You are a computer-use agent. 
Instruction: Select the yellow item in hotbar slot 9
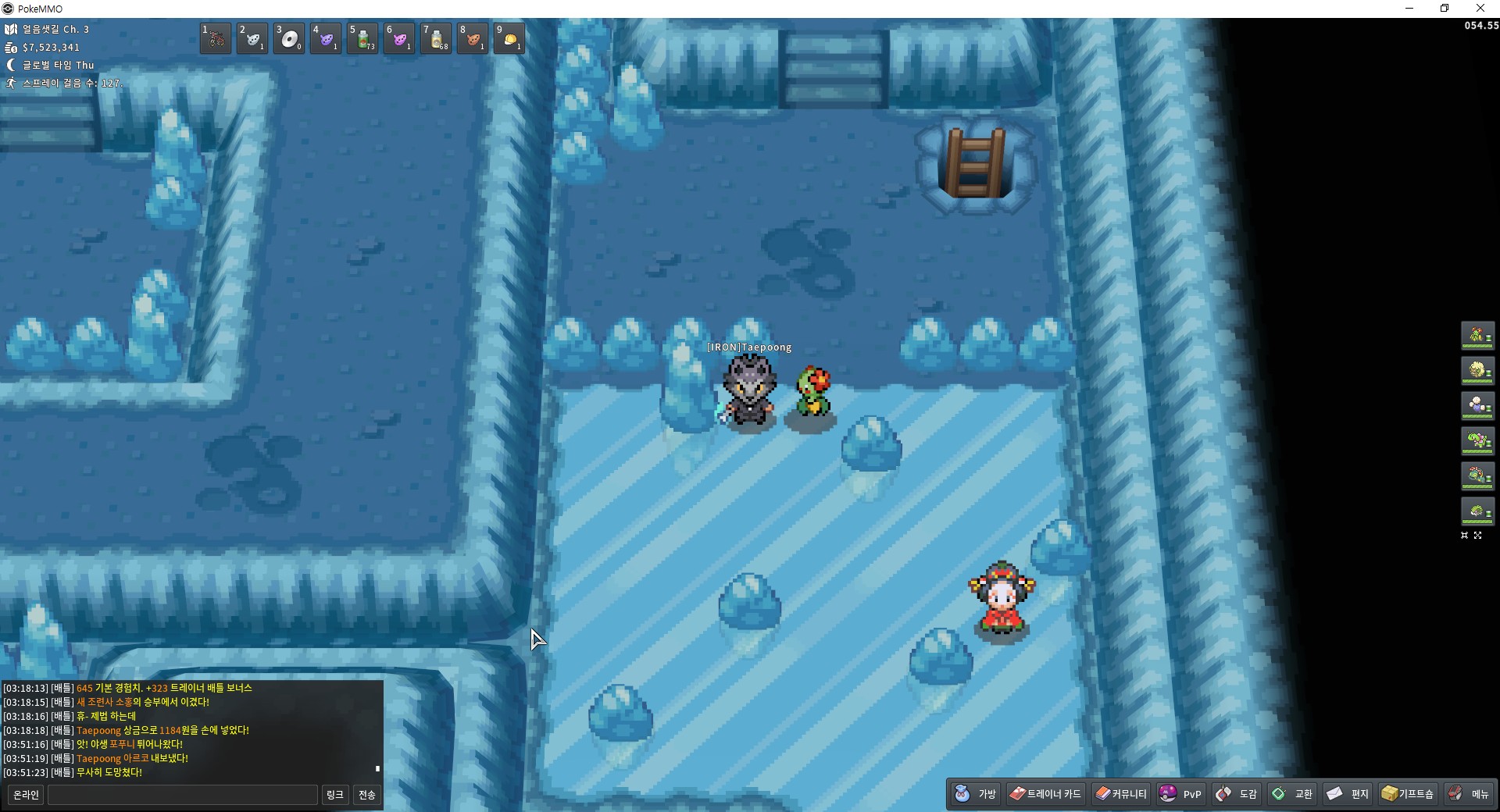(x=509, y=38)
